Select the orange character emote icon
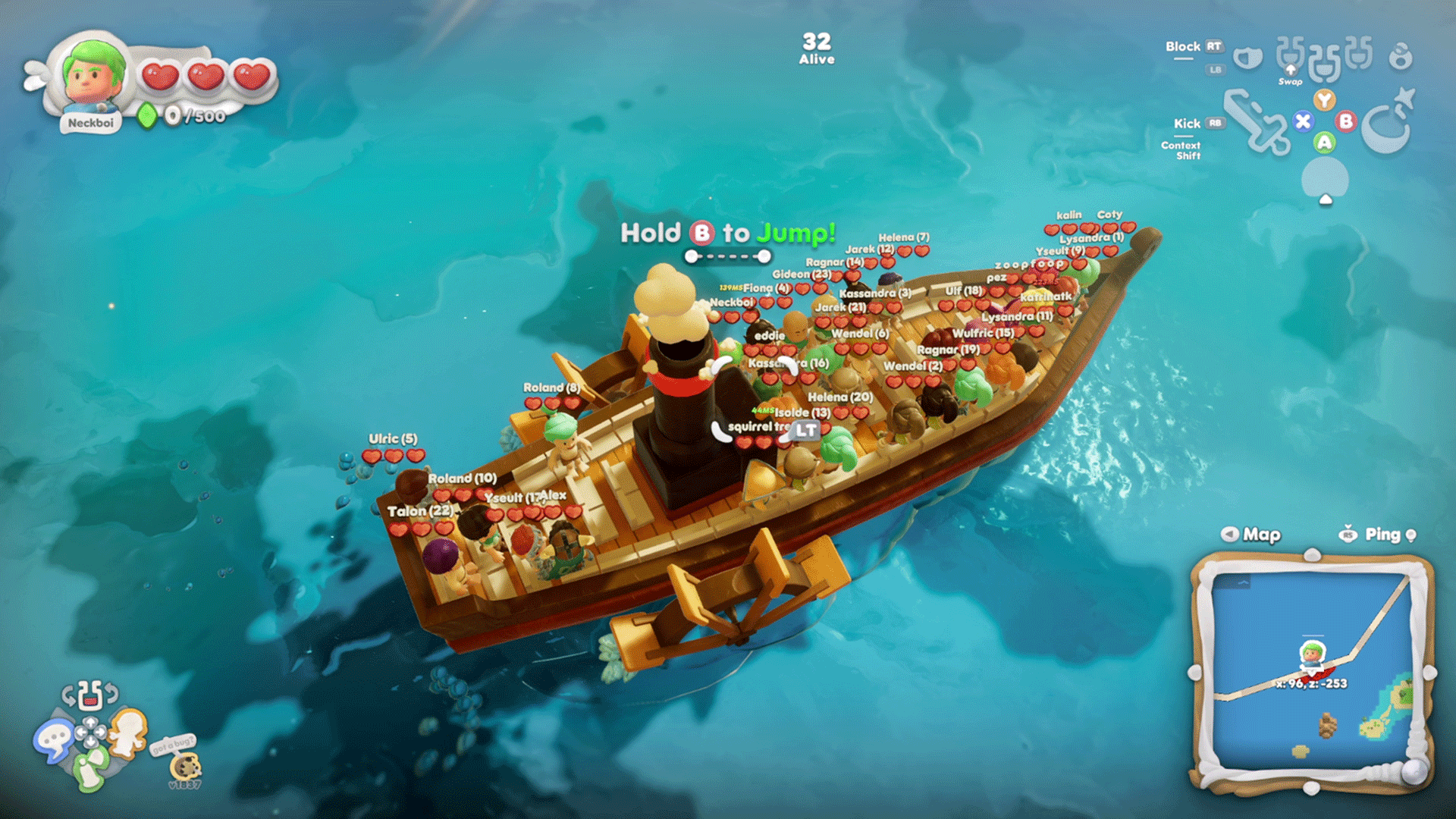1456x819 pixels. point(127,733)
